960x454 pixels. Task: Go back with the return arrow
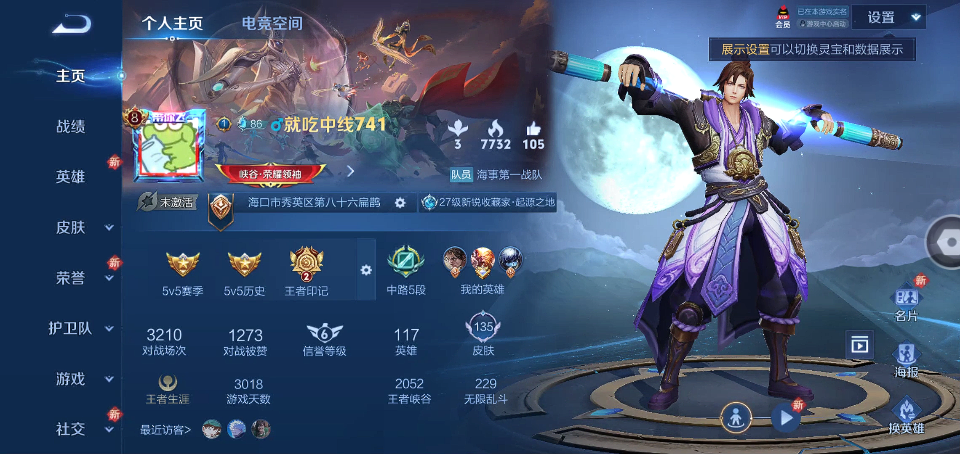(x=70, y=24)
